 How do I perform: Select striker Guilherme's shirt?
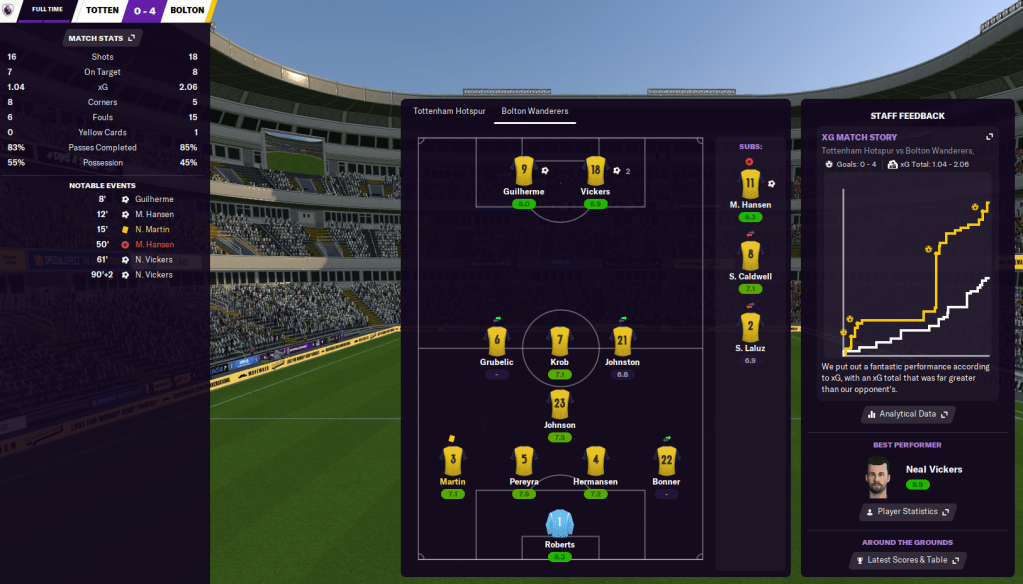pyautogui.click(x=524, y=171)
